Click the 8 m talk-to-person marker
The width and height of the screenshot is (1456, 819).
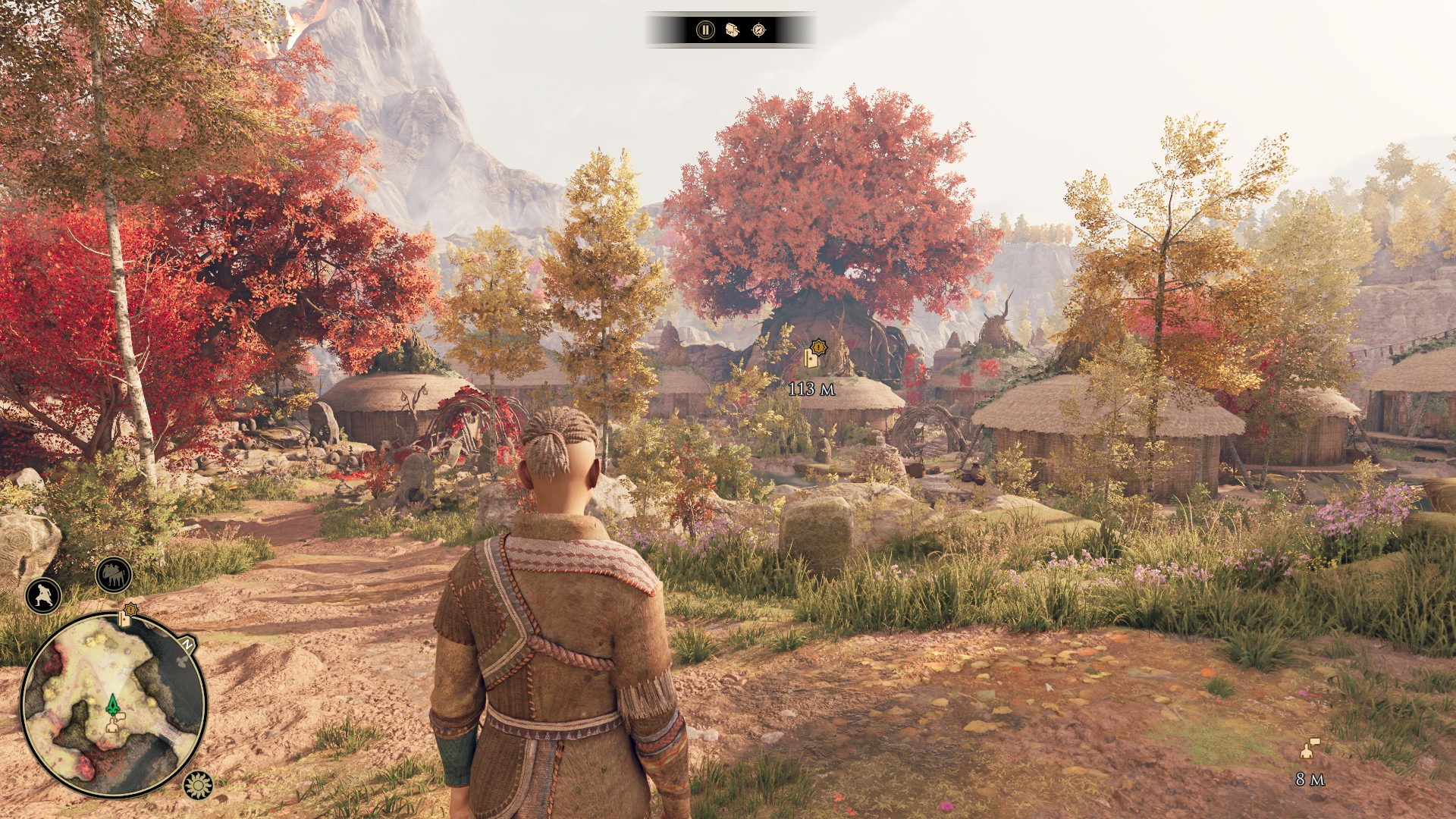click(x=1309, y=749)
